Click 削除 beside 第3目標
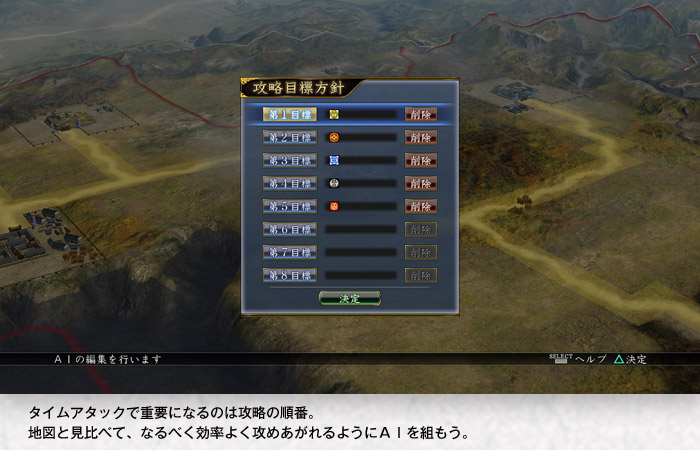Viewport: 700px width, 450px height. pos(421,160)
